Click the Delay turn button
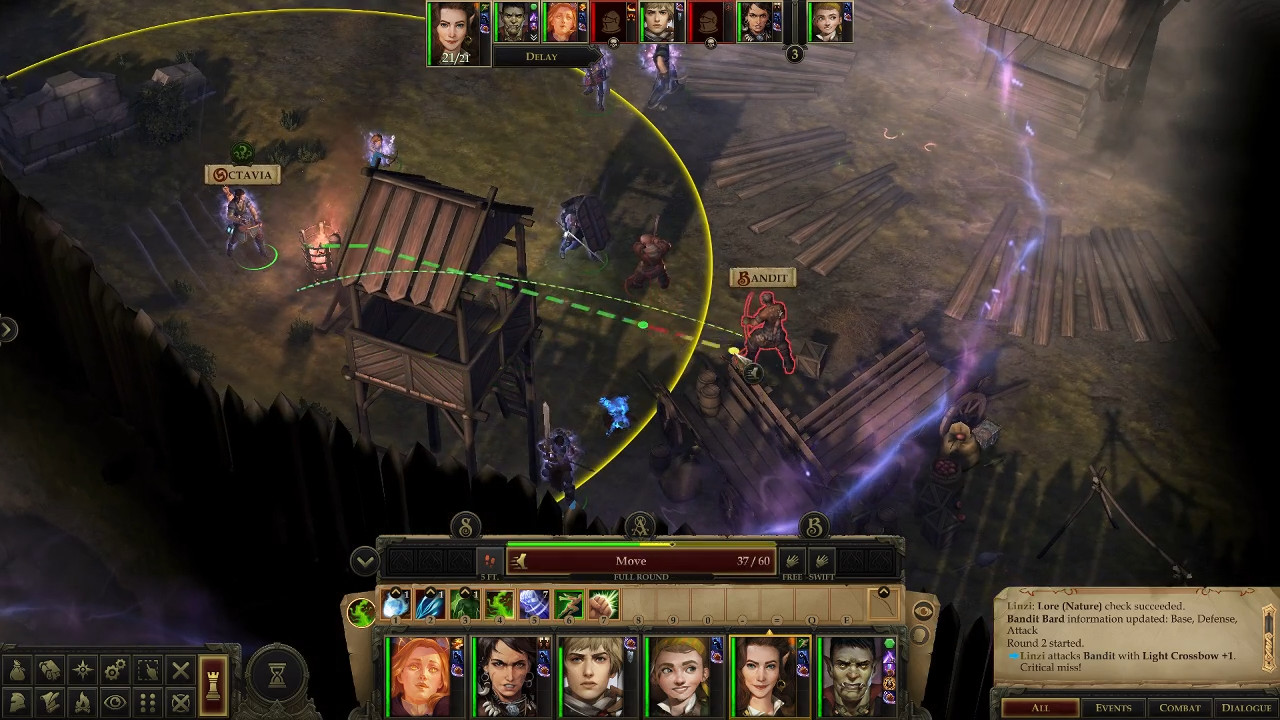 [x=541, y=57]
